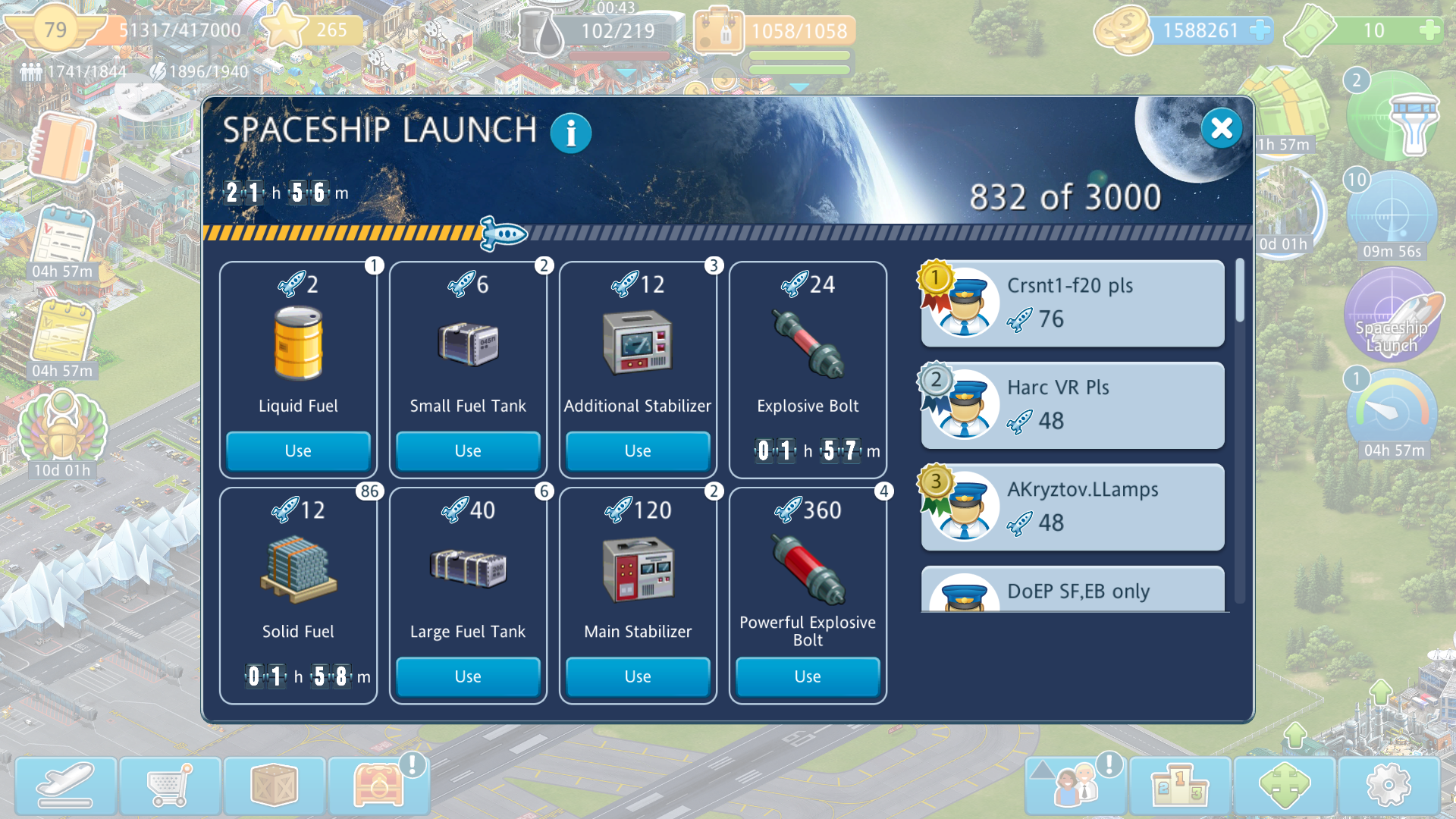This screenshot has height=819, width=1456.
Task: Add more green cash with plus button
Action: (x=1429, y=30)
